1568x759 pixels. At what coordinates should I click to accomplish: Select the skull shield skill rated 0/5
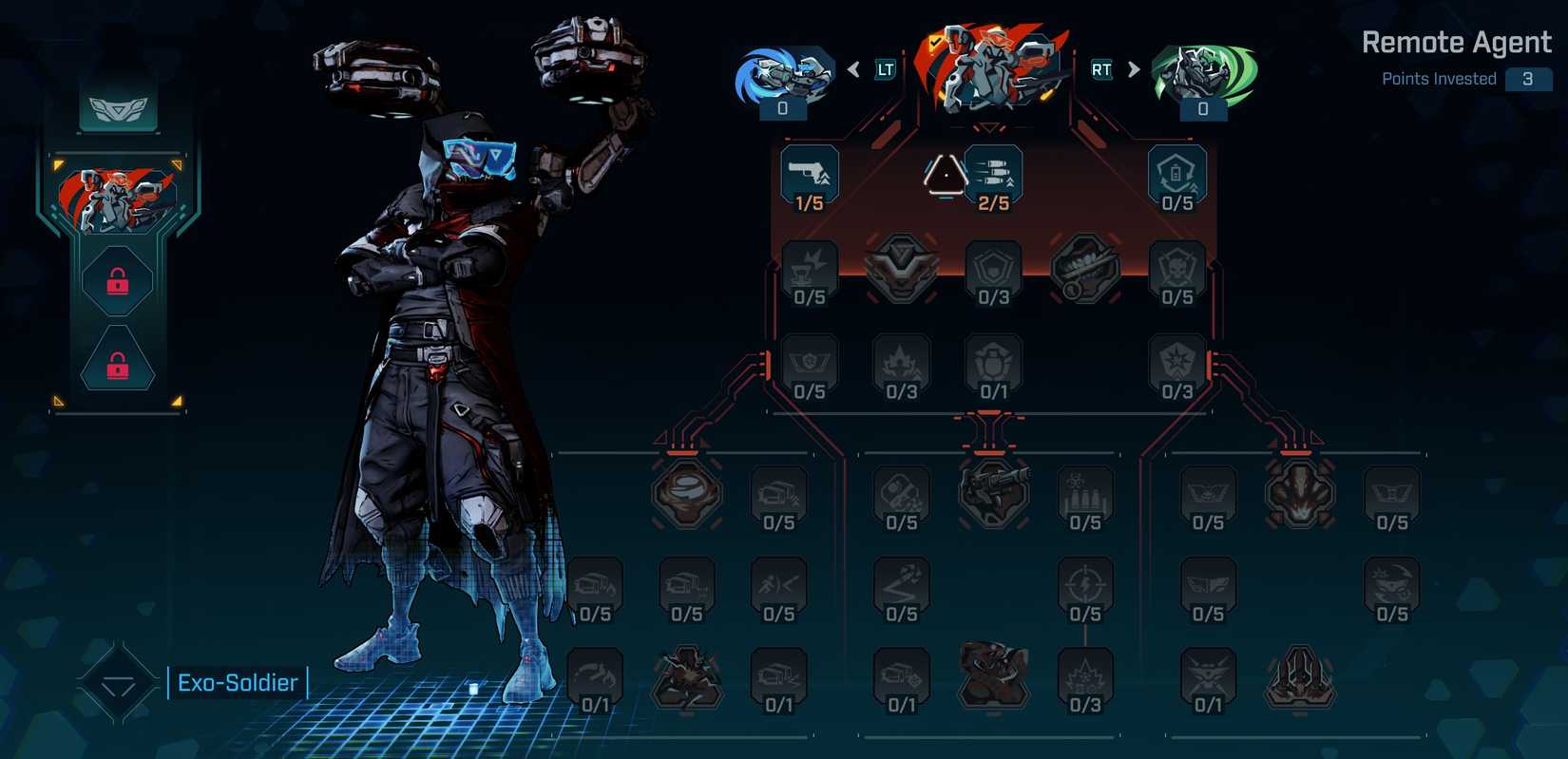1176,270
